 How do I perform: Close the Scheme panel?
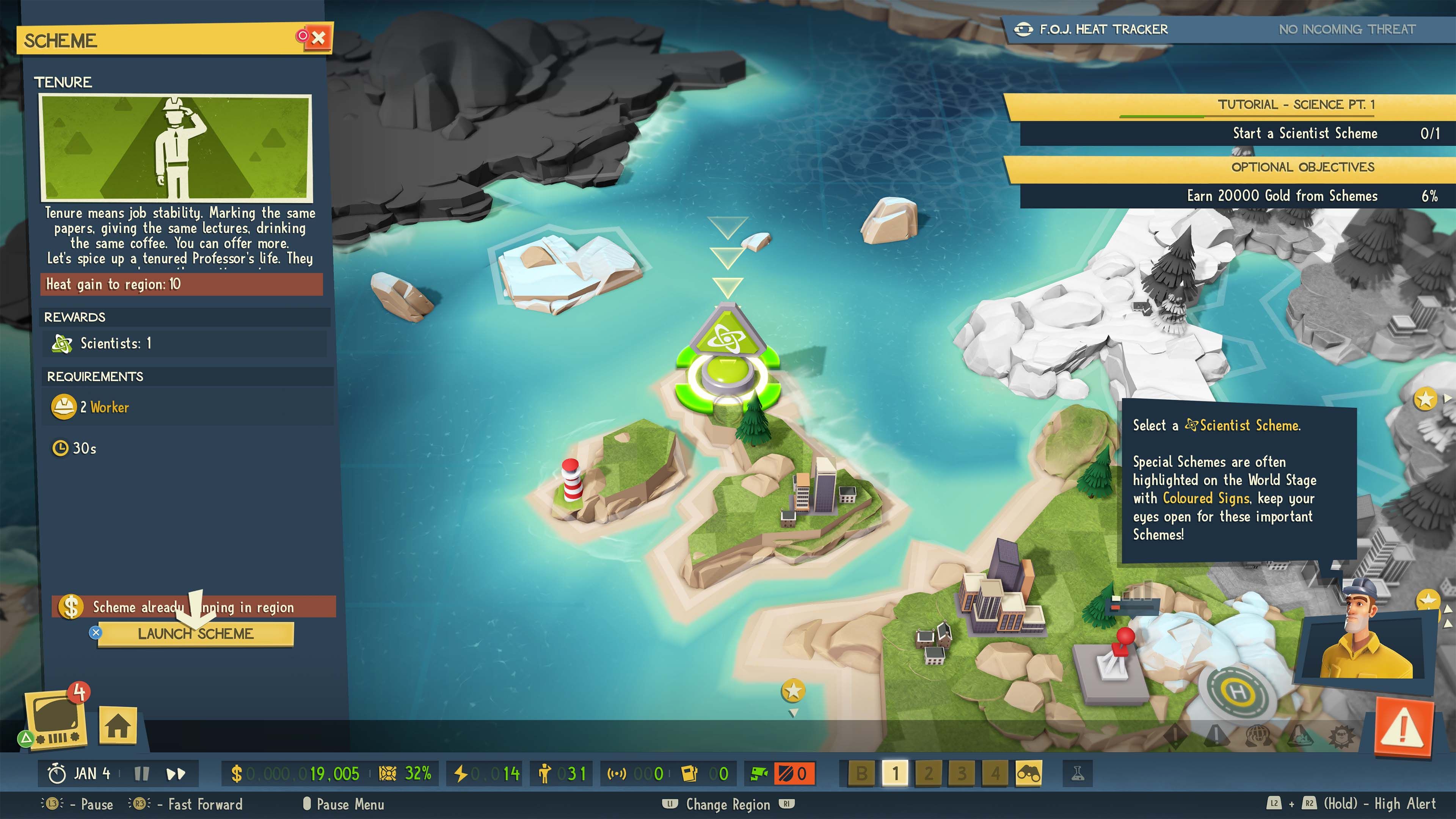coord(318,38)
